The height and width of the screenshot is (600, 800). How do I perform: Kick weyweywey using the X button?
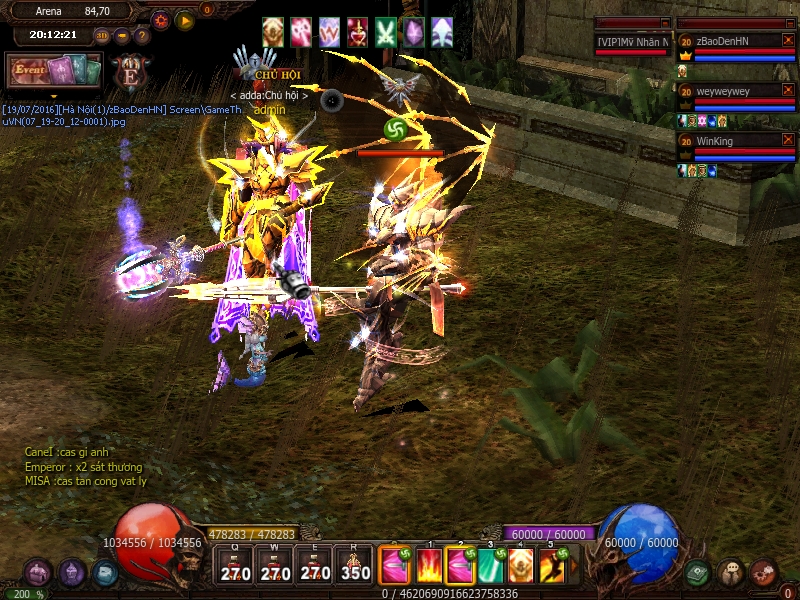pyautogui.click(x=788, y=91)
